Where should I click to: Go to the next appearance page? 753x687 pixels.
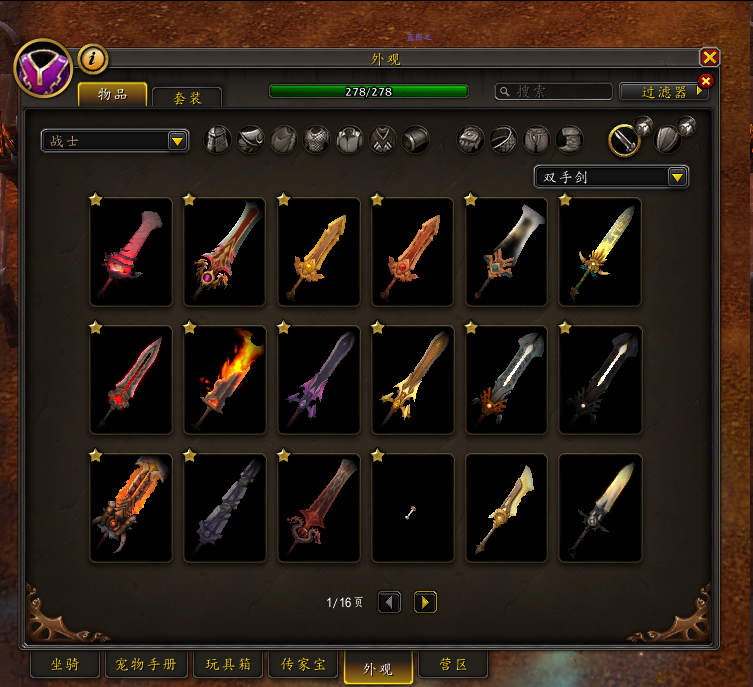[x=425, y=602]
